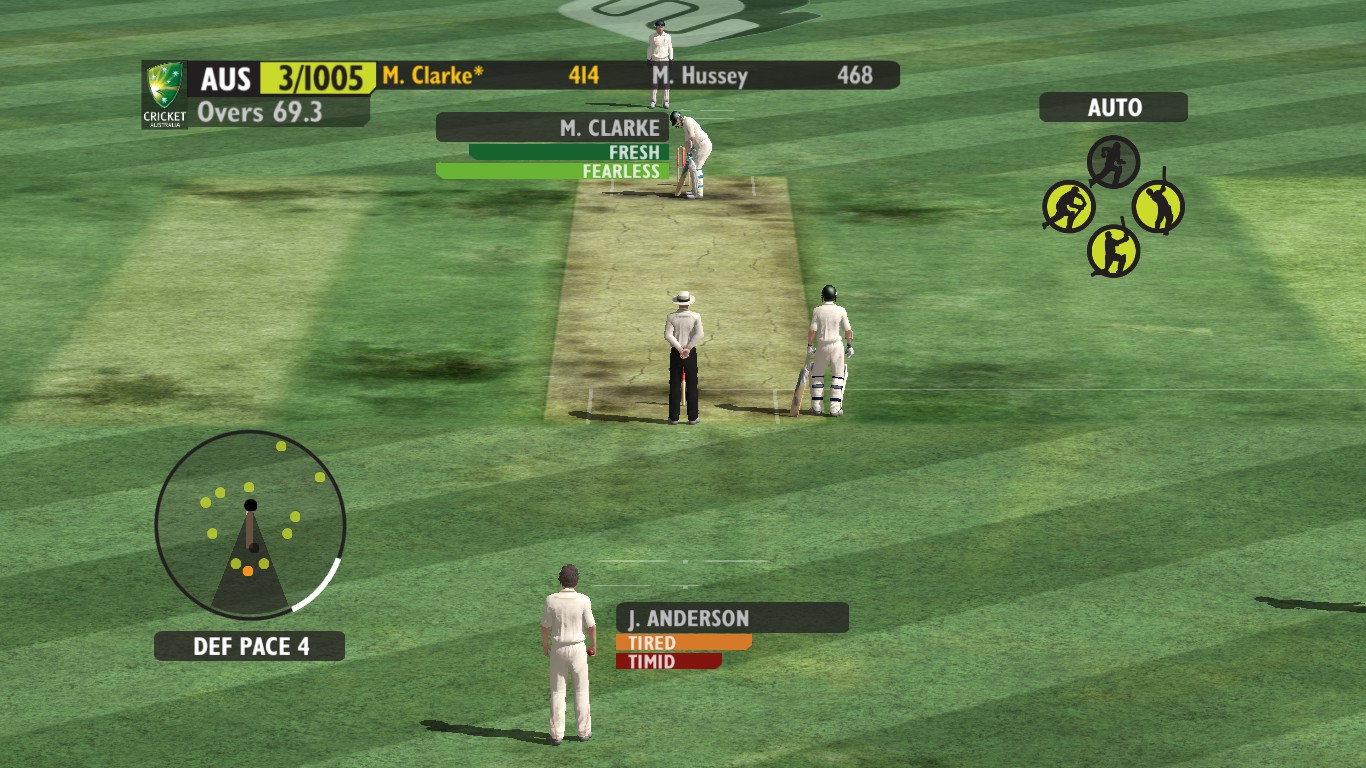This screenshot has width=1366, height=768.
Task: Choose the dimmed running batsman icon
Action: tap(1113, 162)
